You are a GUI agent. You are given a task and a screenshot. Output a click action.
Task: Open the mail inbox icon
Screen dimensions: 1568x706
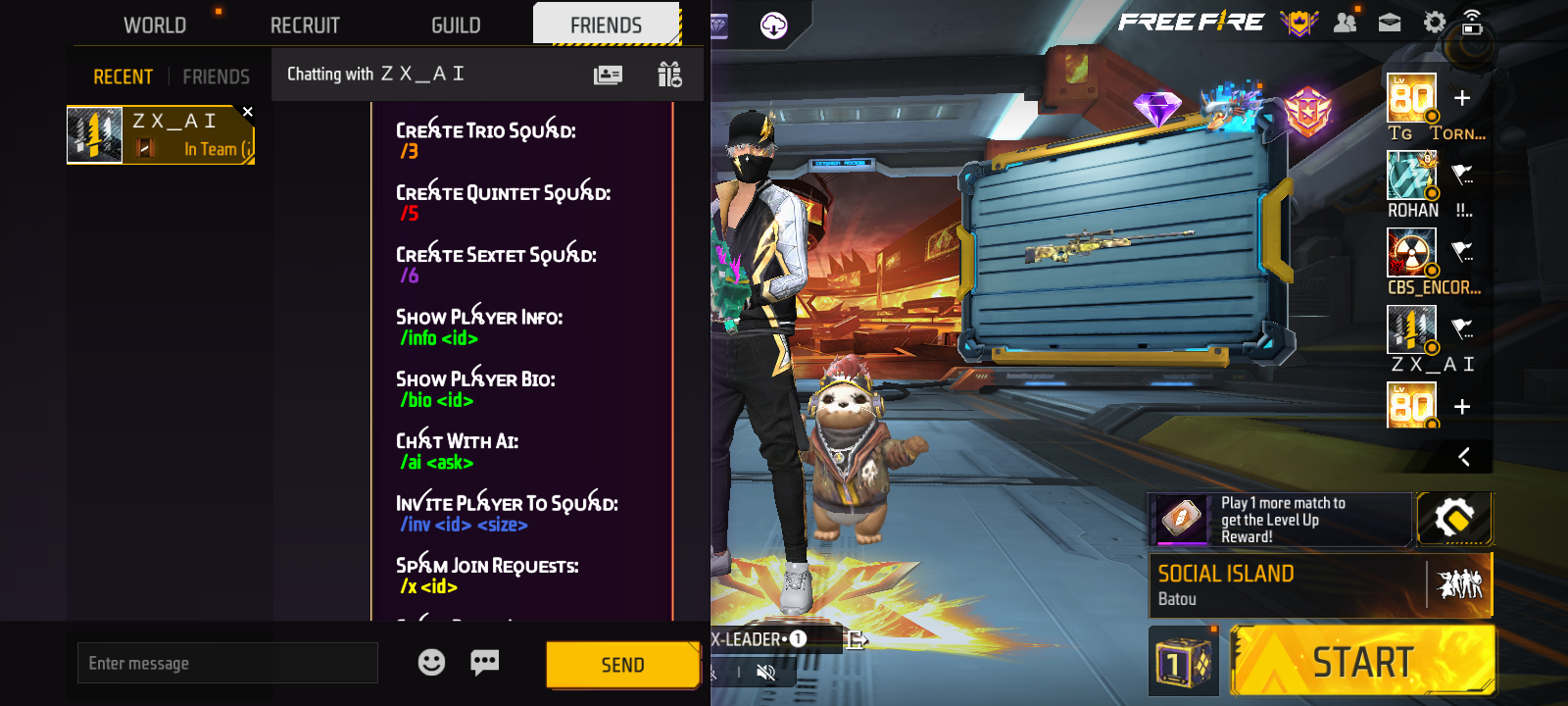[1390, 23]
